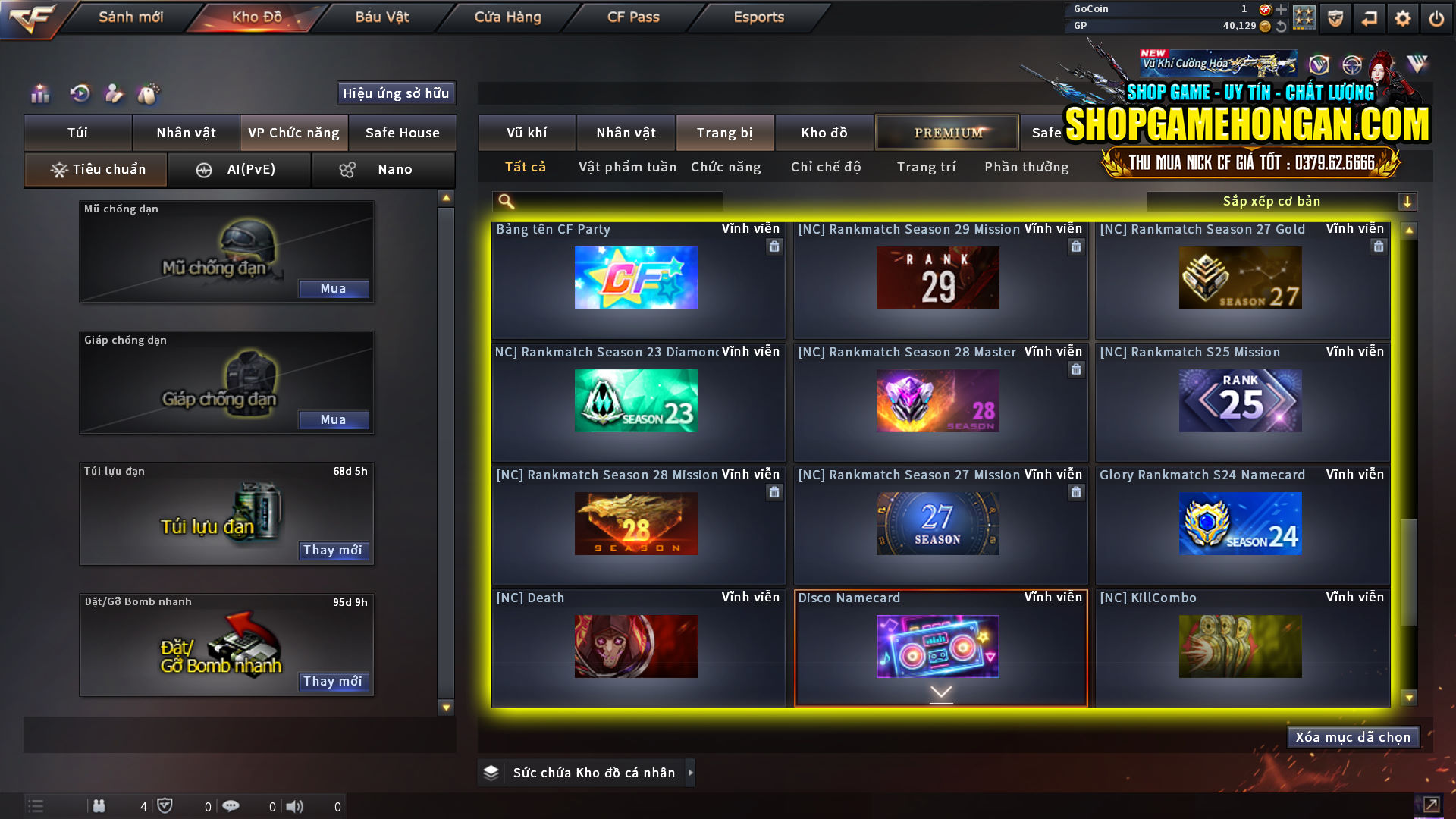Click the CF shield icon in top right
Screen dimensions: 1456x819
pyautogui.click(x=1334, y=17)
